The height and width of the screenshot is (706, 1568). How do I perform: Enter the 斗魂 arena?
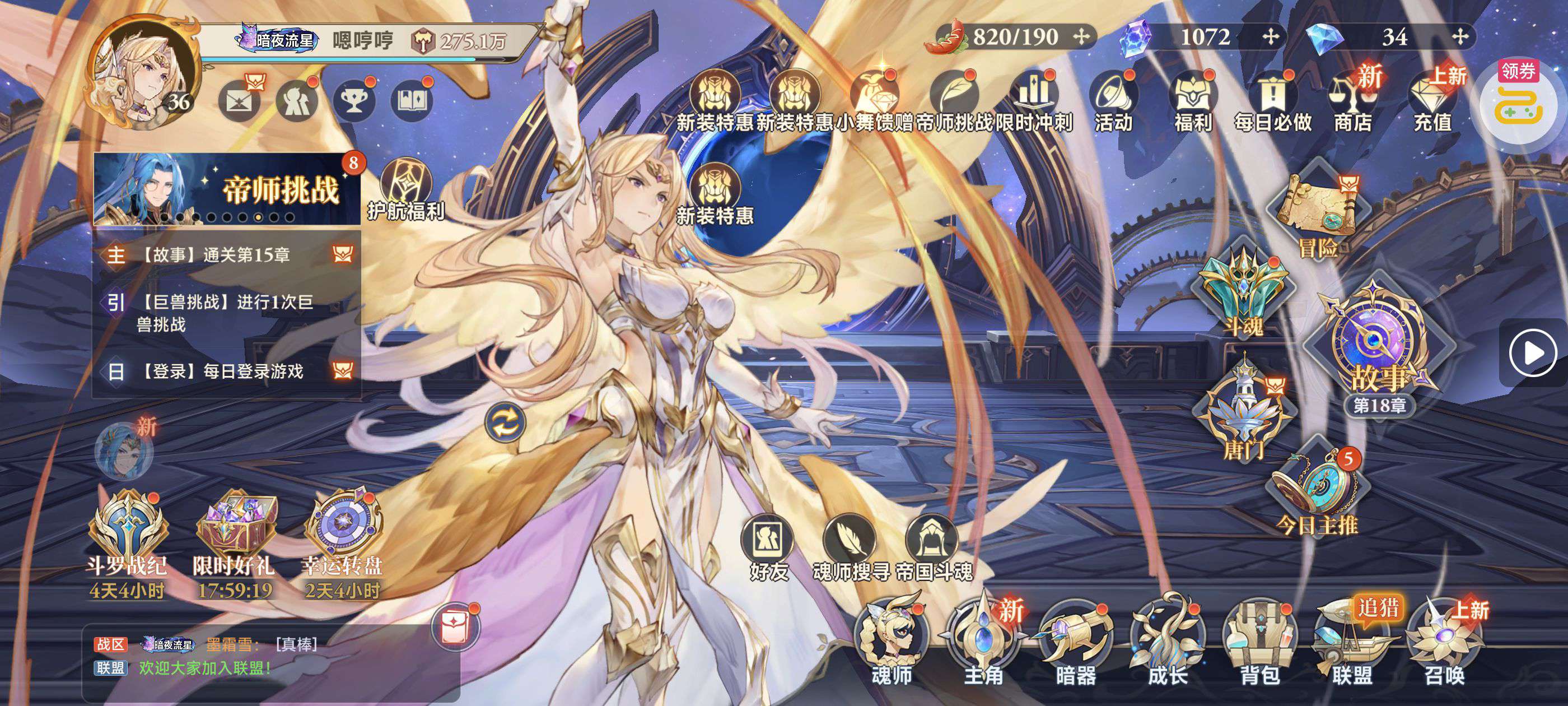1243,292
